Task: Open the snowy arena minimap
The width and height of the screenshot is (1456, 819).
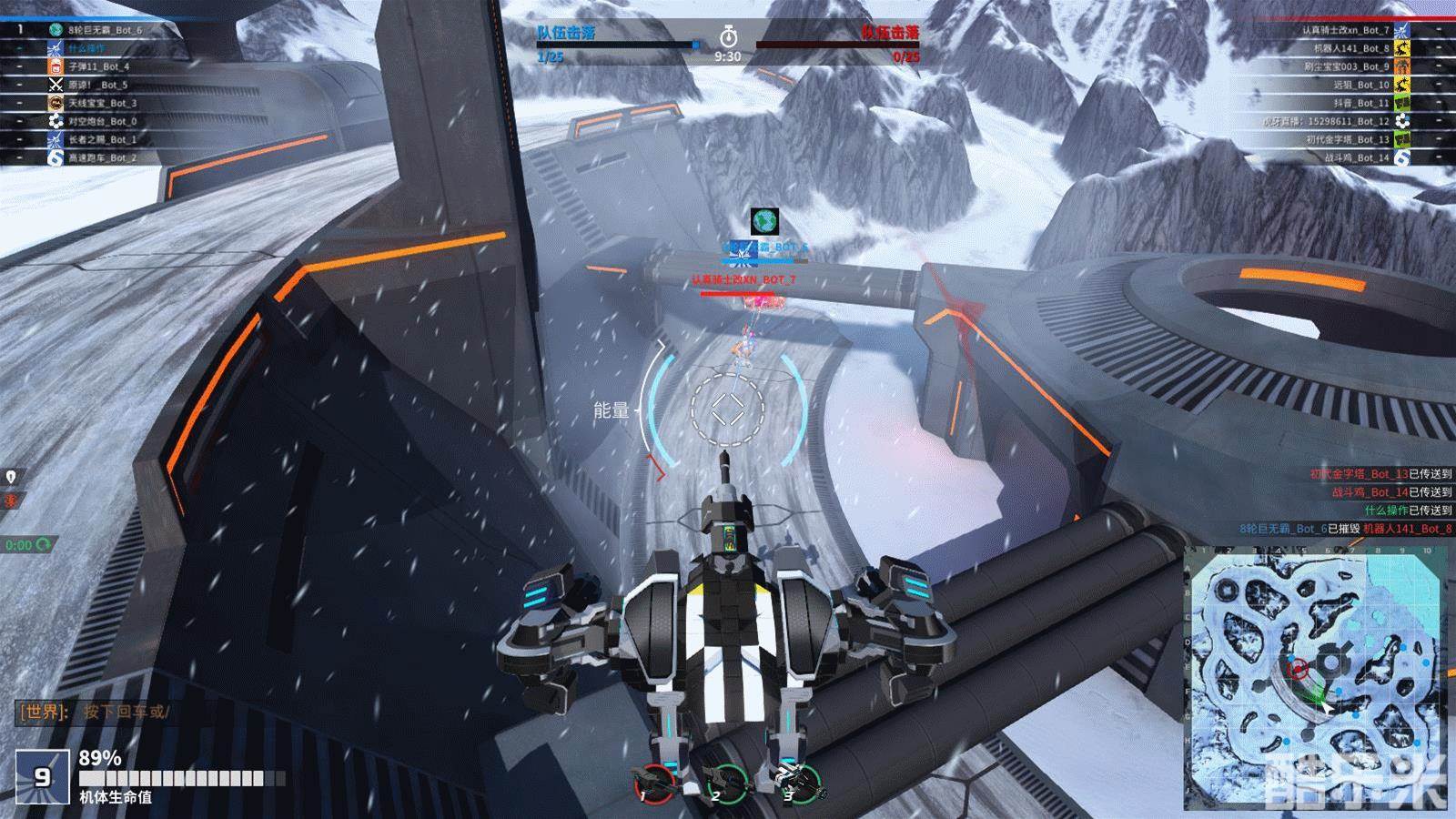Action: click(x=1315, y=677)
